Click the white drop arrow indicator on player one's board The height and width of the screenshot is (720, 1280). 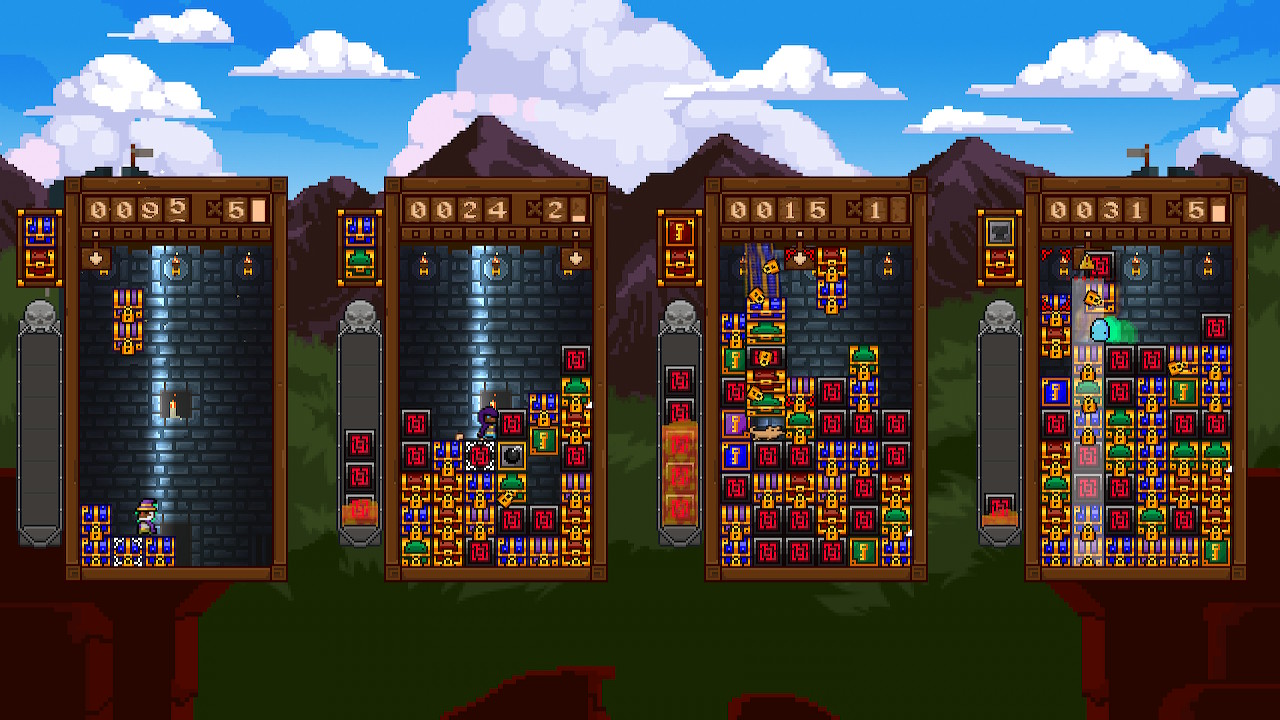(95, 260)
